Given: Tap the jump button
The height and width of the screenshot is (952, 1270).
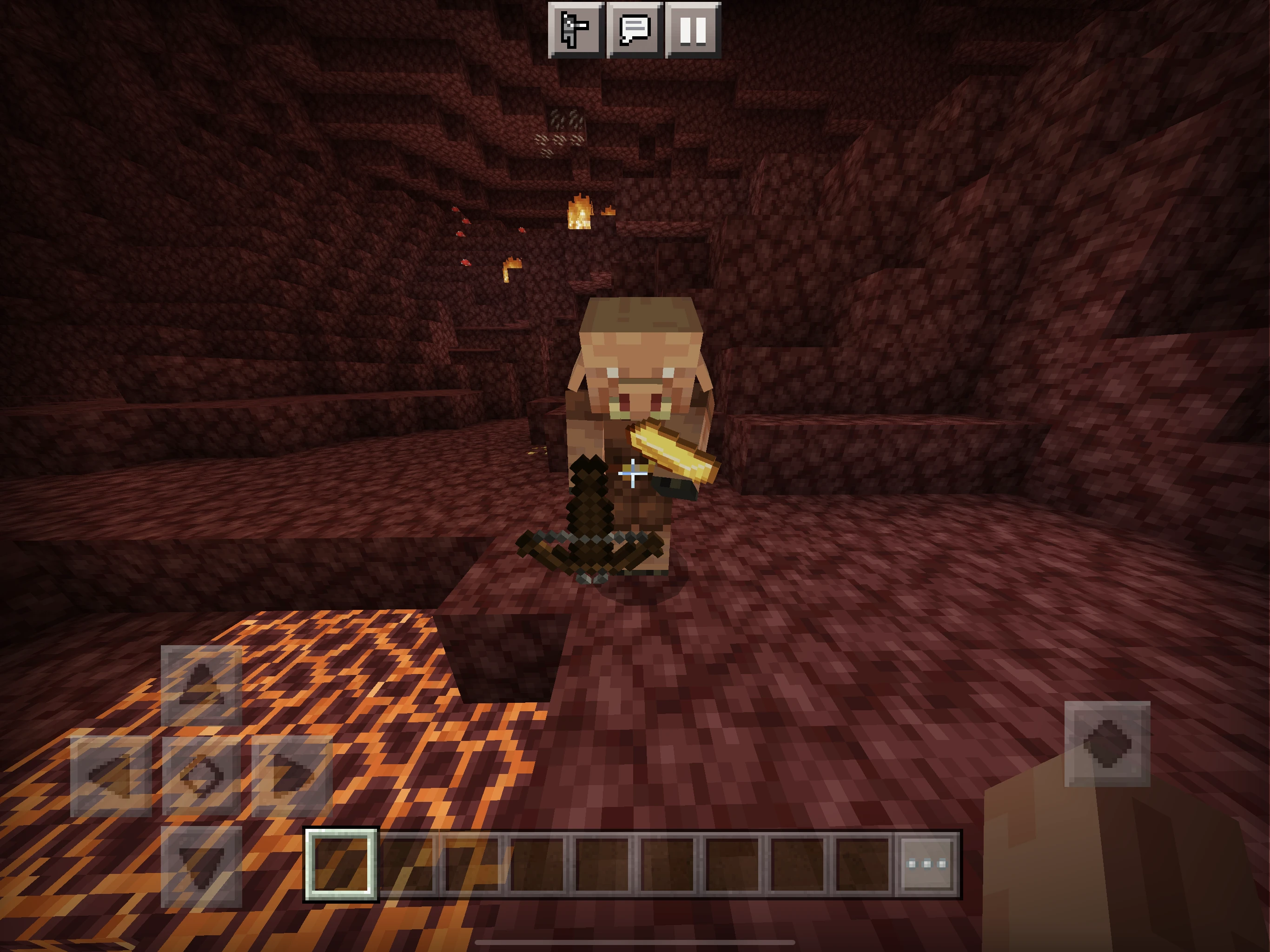Looking at the screenshot, I should point(1107,744).
